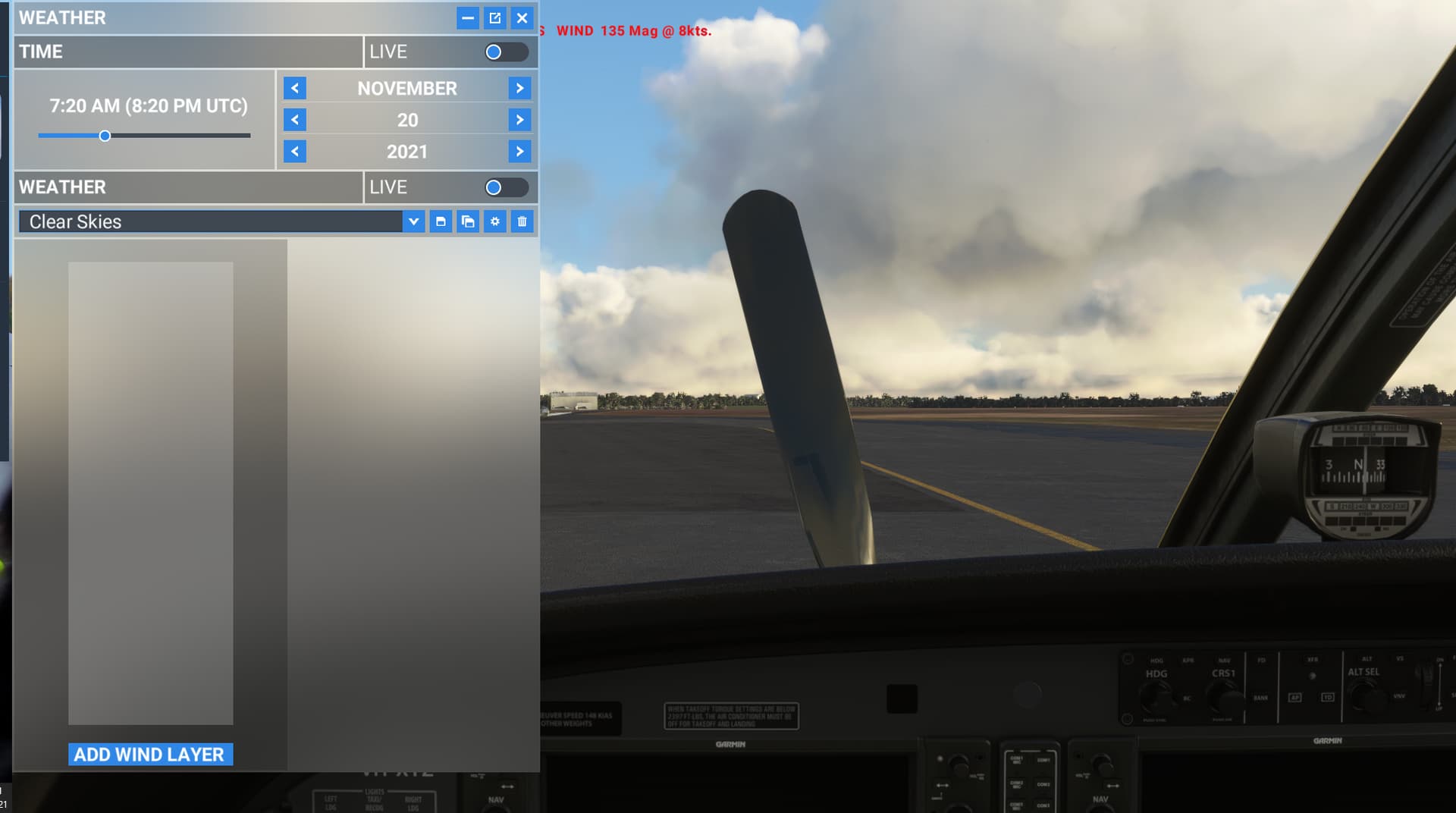The image size is (1456, 813).
Task: Click the ADD WIND LAYER button
Action: pos(149,754)
